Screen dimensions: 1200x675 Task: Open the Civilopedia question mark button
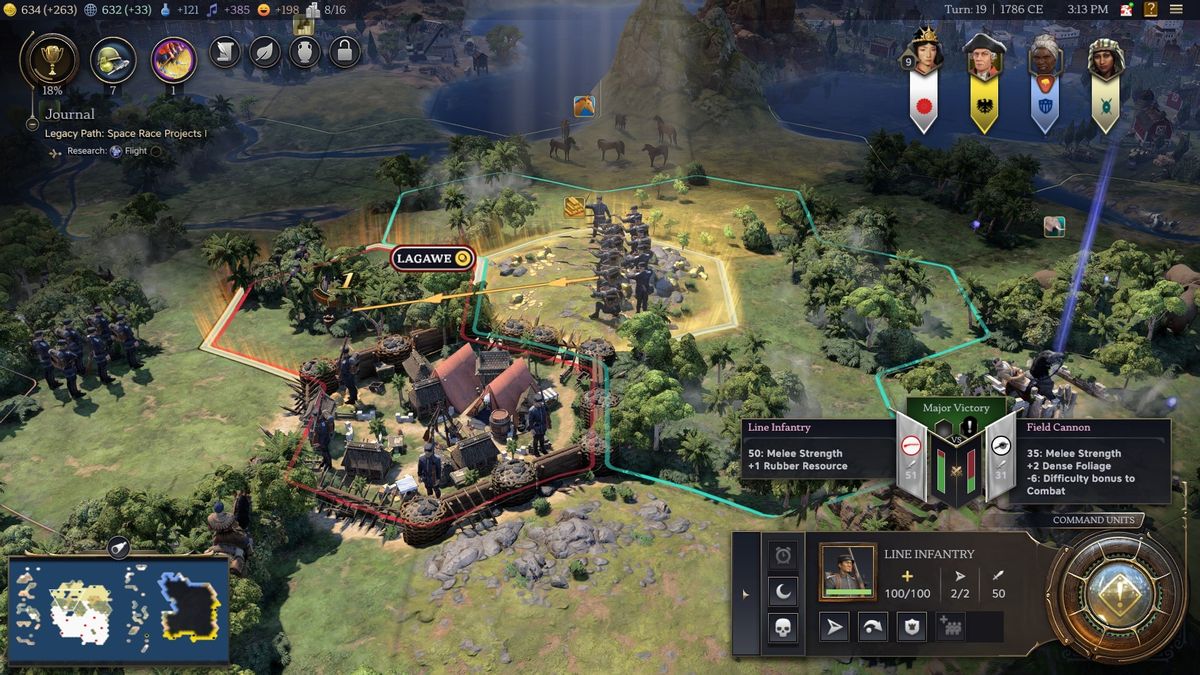coord(1152,9)
